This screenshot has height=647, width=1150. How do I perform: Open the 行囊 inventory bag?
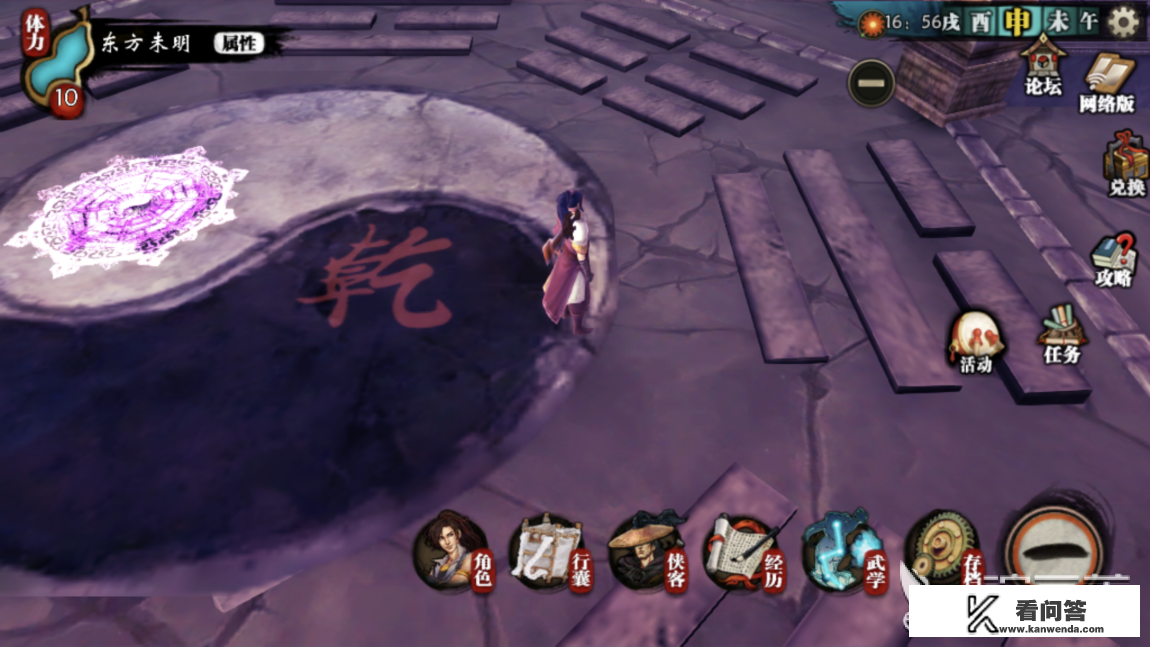(547, 553)
